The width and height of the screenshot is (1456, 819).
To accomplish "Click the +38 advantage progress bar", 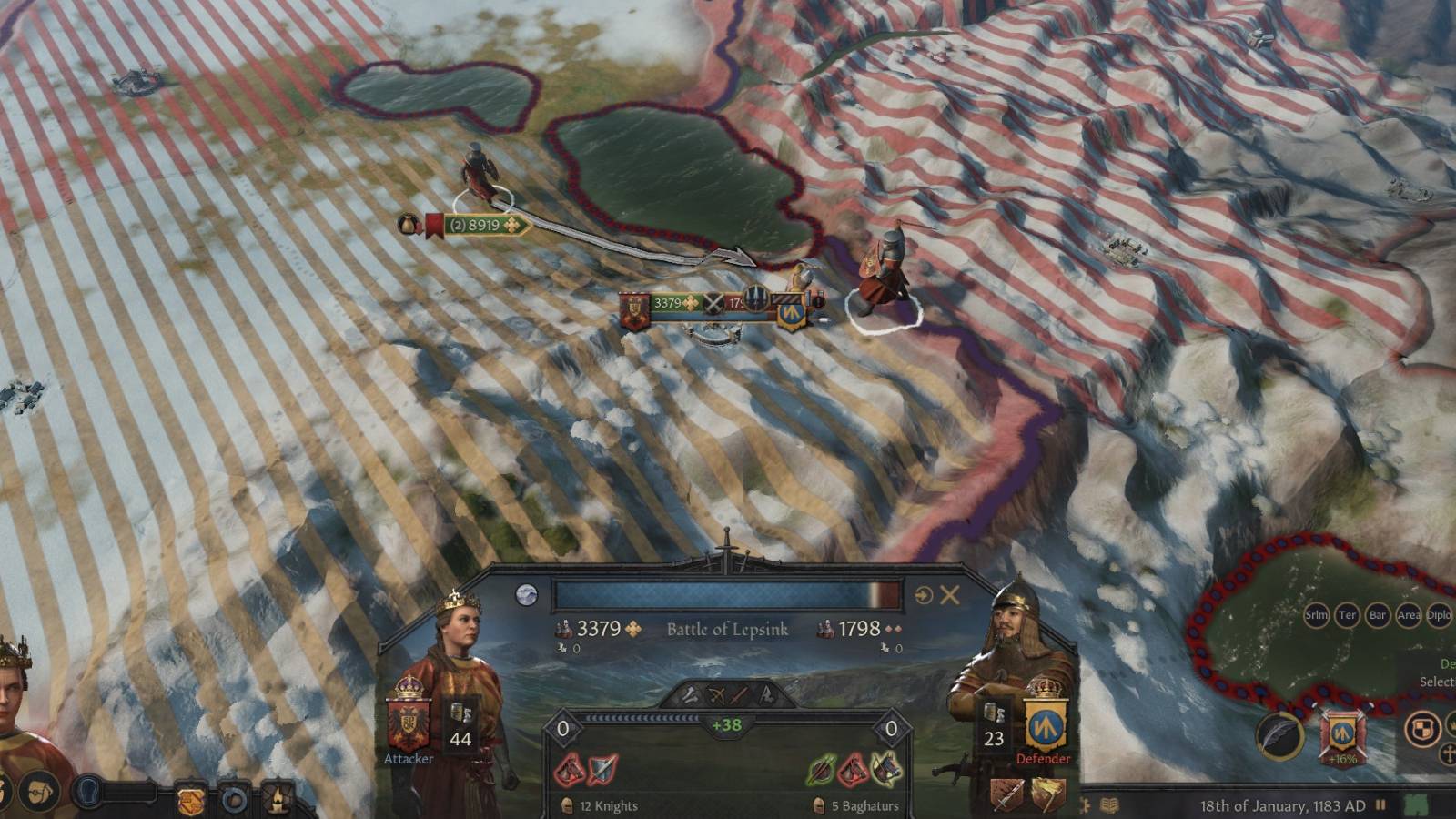I will coord(726,723).
